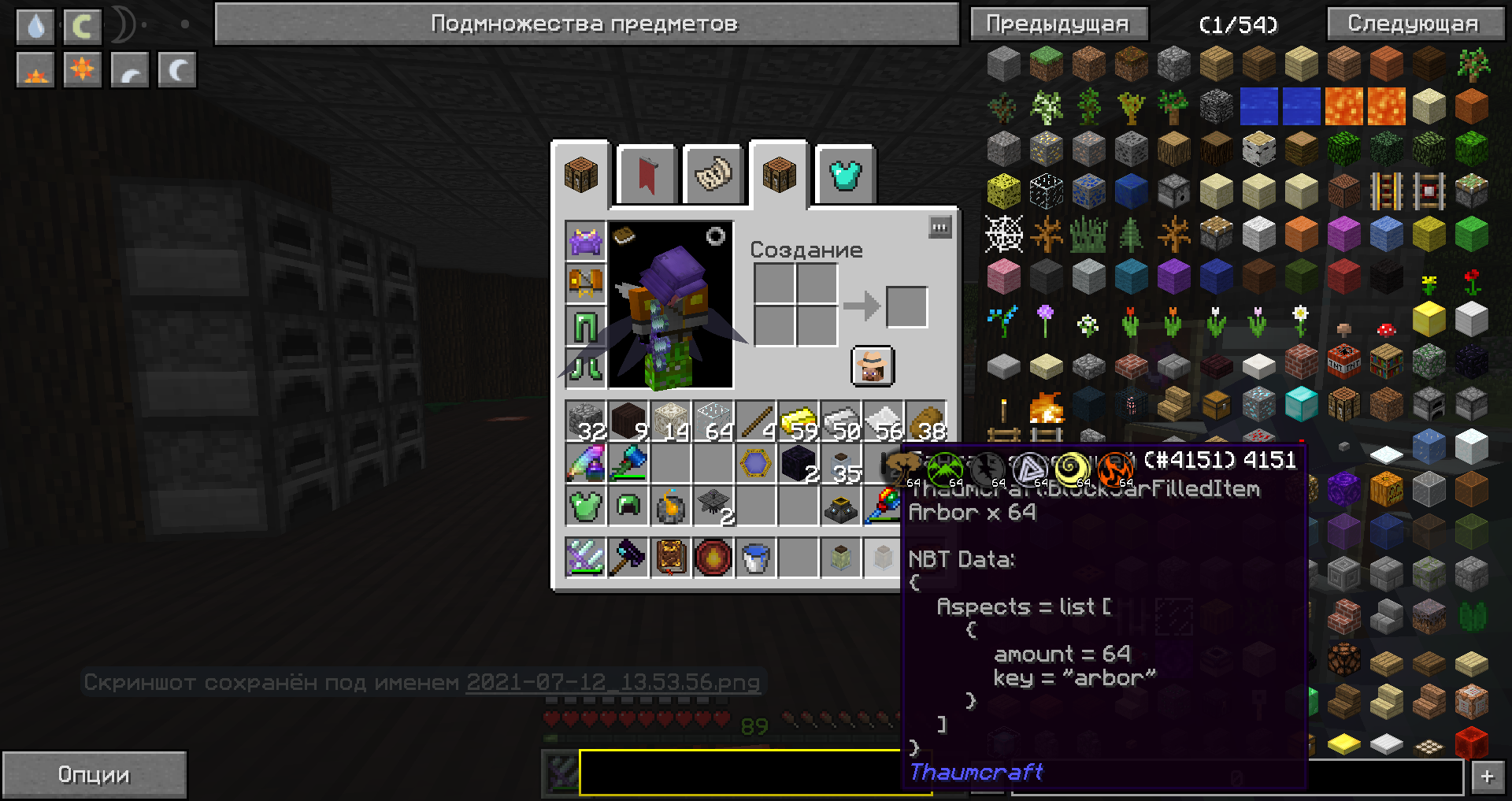Select the gold ingot stack of 59
The height and width of the screenshot is (801, 1512).
click(x=798, y=421)
